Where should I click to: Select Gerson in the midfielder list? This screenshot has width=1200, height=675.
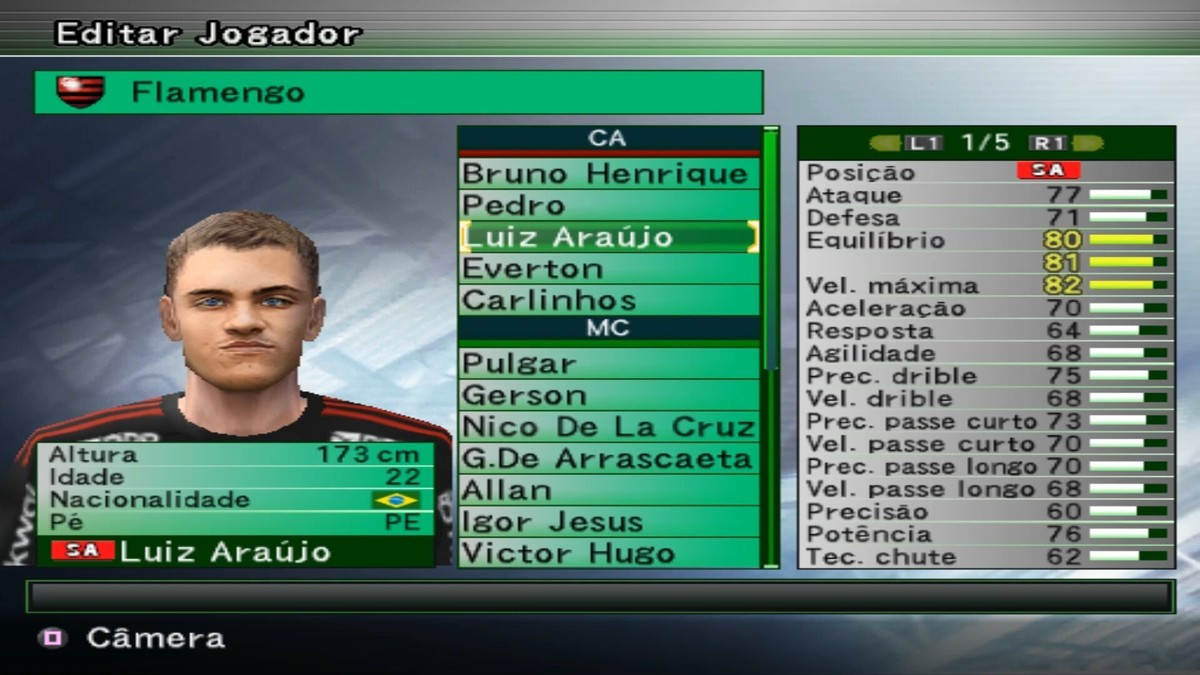click(607, 395)
